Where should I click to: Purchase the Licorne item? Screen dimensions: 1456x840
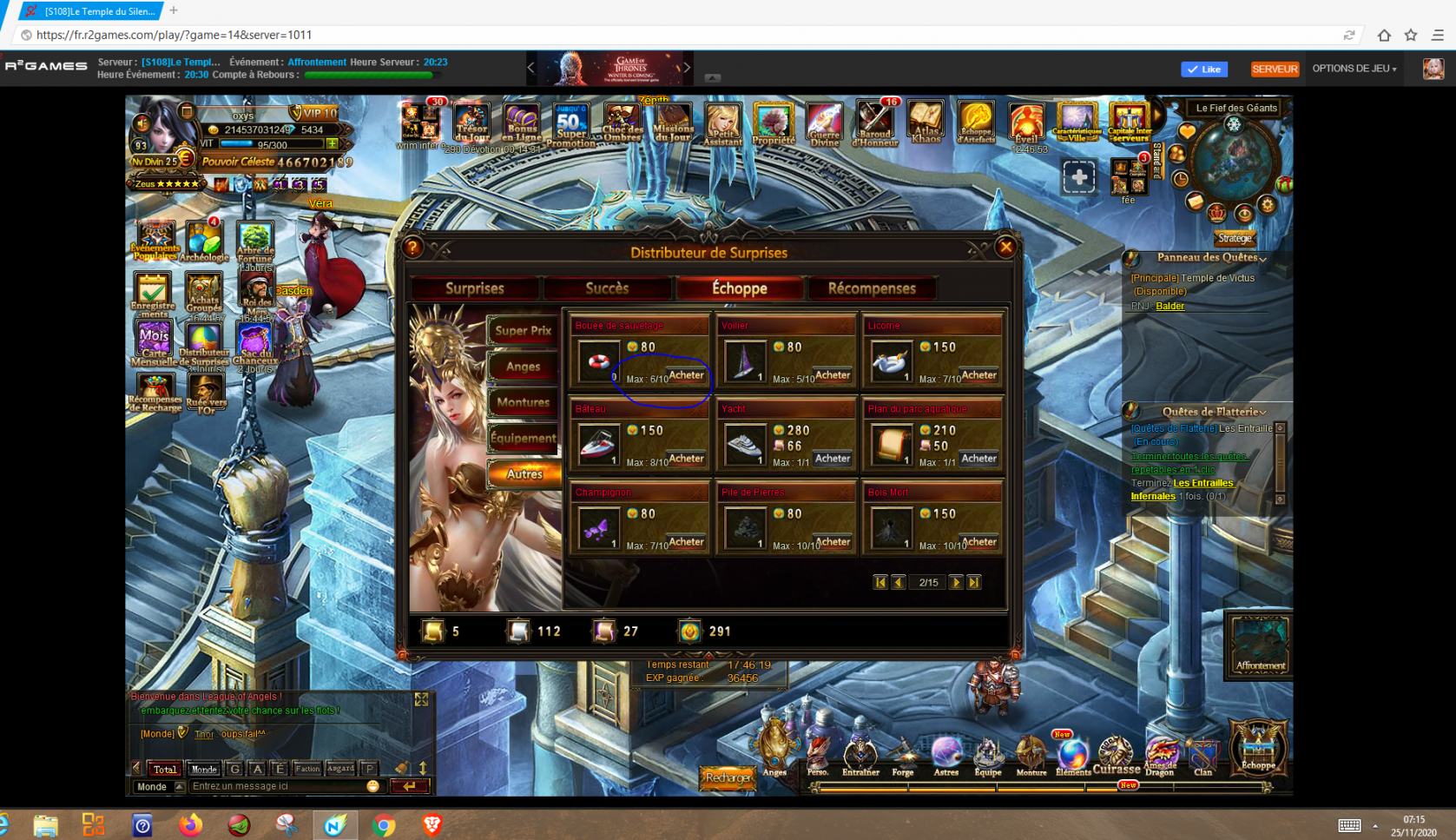coord(978,375)
